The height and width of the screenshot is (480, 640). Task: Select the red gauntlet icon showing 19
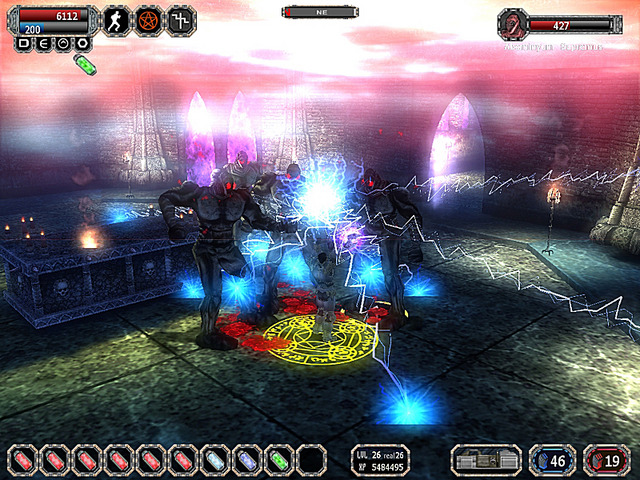click(x=607, y=460)
